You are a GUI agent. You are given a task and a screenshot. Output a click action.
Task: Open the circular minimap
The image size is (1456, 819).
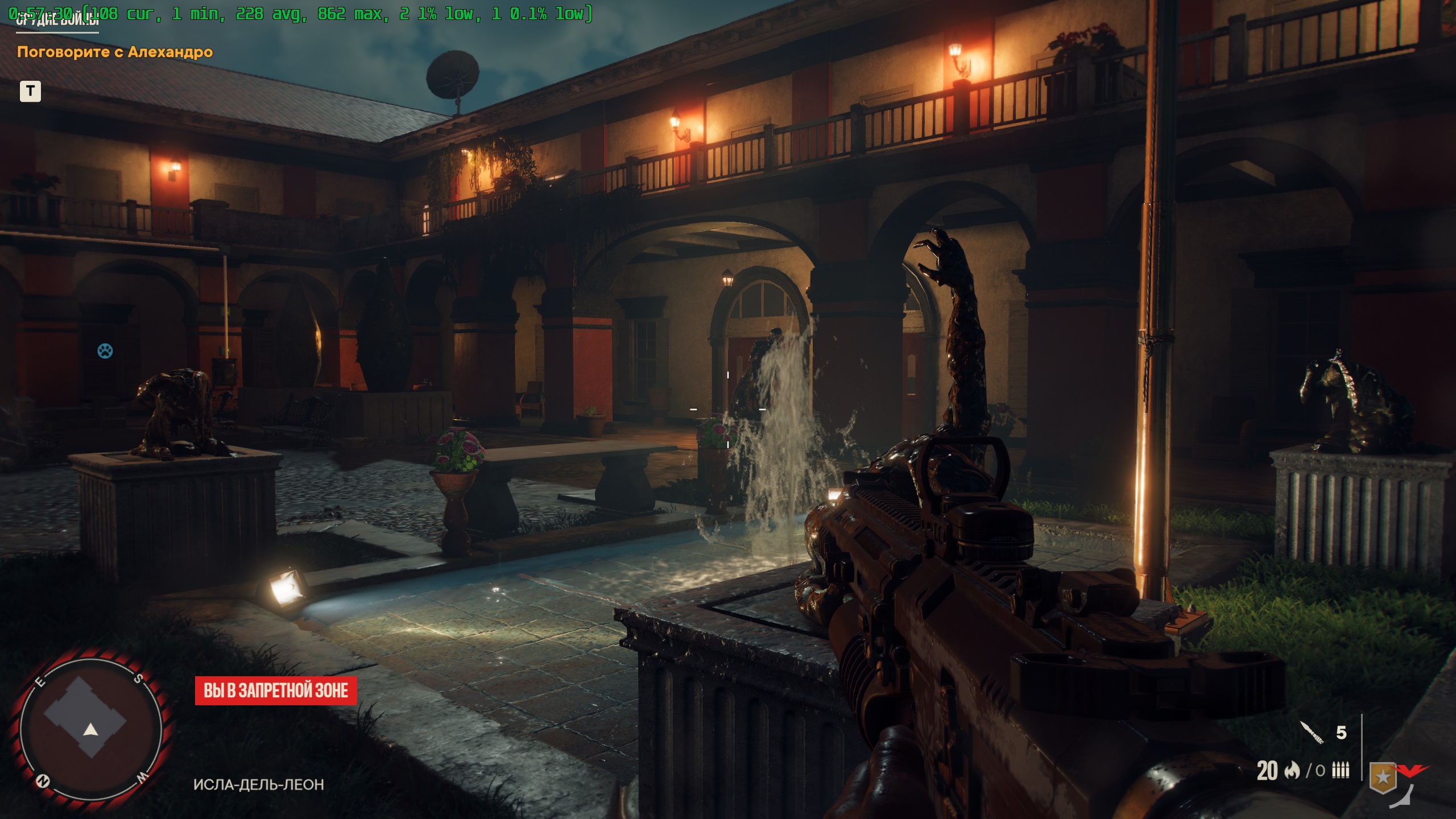(91, 728)
